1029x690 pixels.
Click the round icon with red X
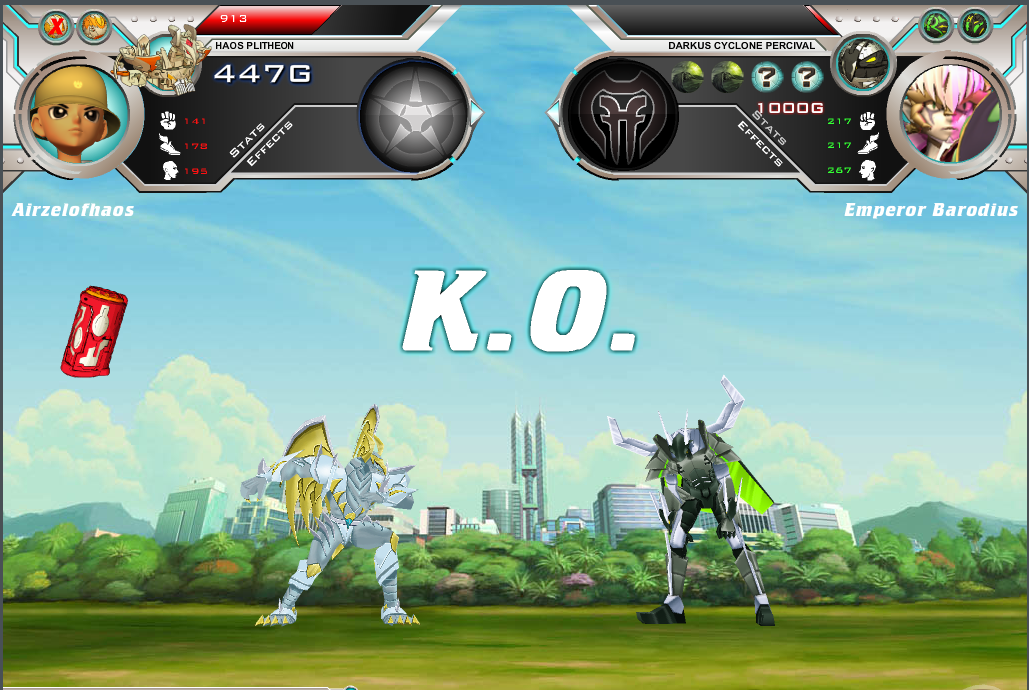click(x=56, y=26)
